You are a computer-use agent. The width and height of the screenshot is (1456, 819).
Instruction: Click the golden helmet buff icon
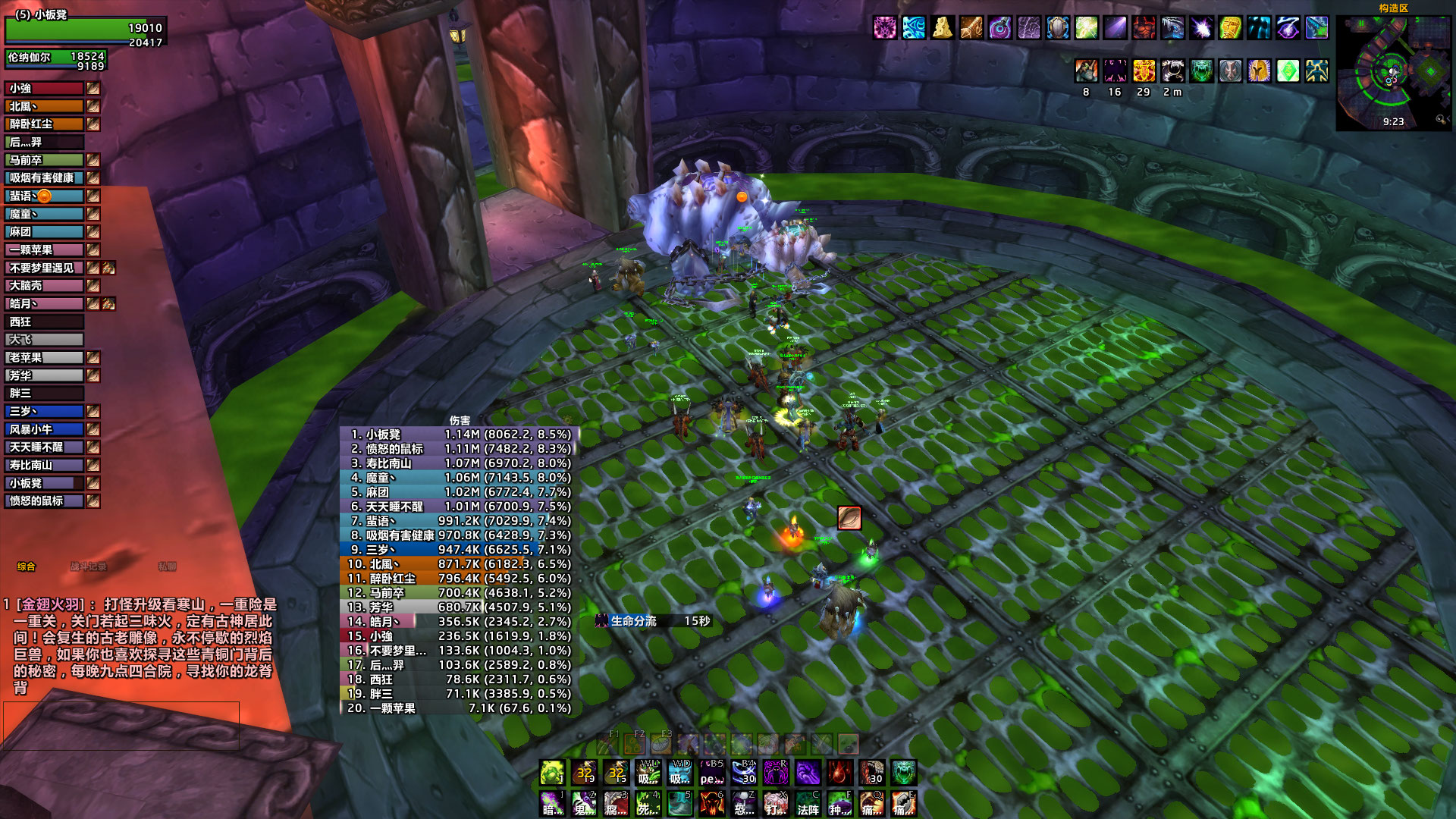tap(1259, 71)
